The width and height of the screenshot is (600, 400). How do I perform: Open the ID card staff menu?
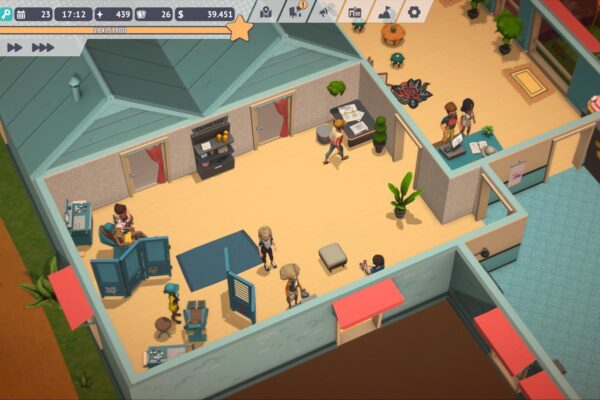(x=355, y=12)
